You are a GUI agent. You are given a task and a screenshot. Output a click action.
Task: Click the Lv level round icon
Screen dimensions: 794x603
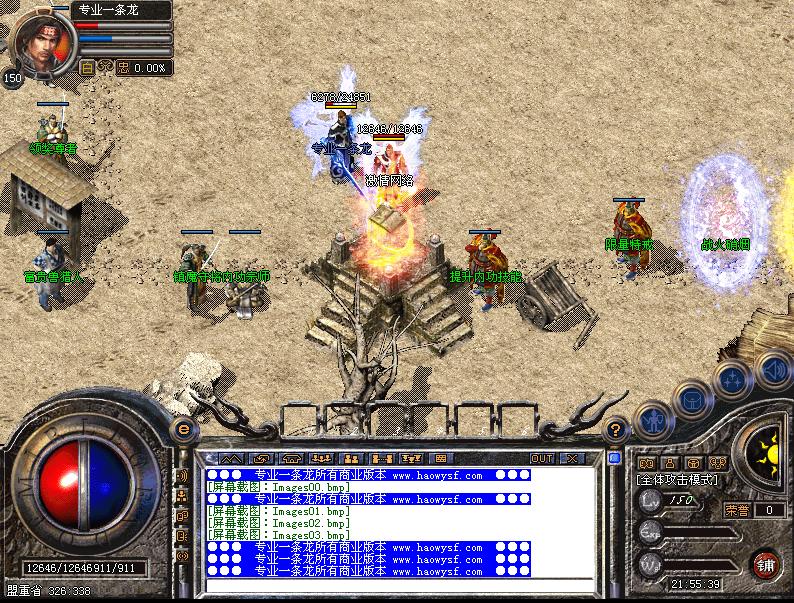[x=649, y=502]
